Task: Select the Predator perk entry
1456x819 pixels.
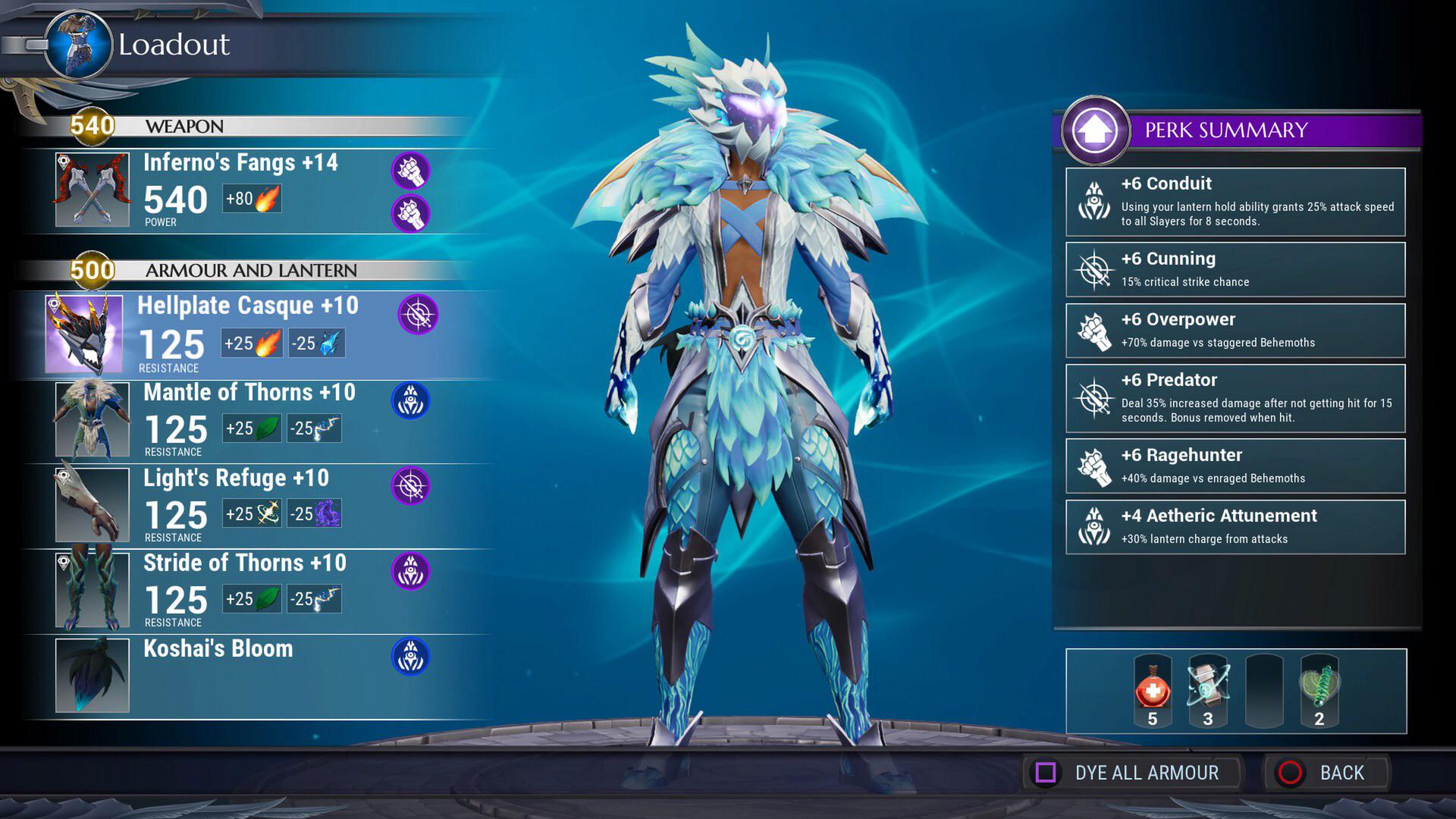Action: coord(1235,398)
